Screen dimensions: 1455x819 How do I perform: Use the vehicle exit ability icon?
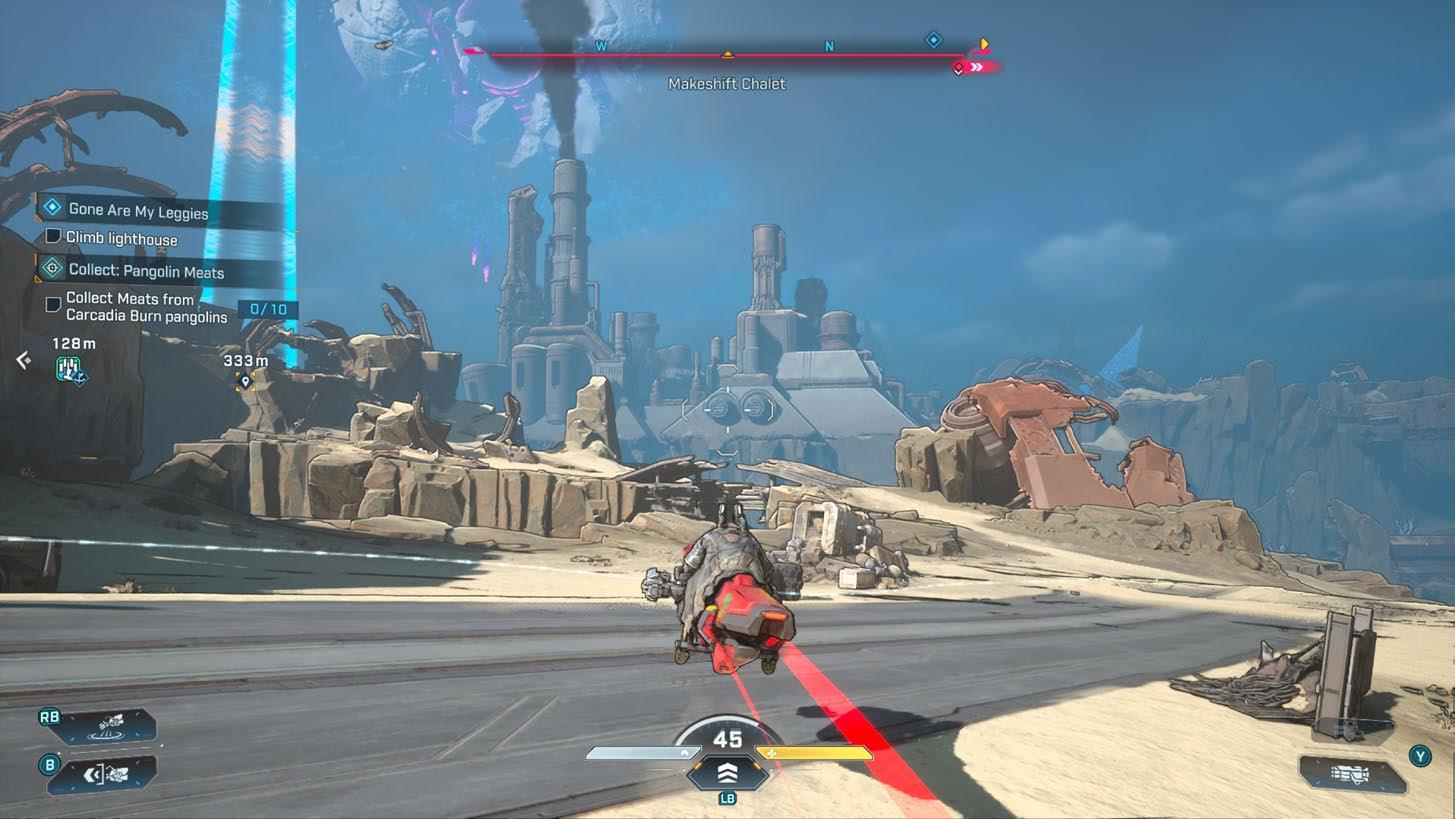click(110, 773)
